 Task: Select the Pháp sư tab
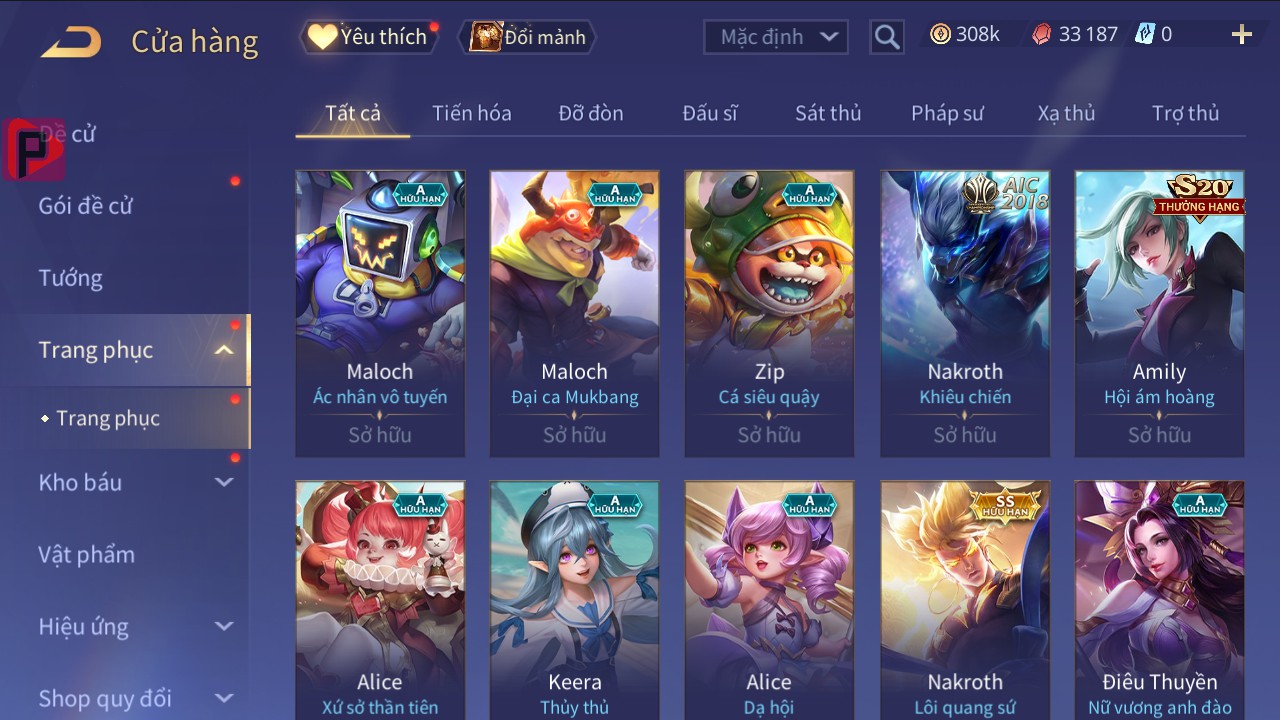click(x=947, y=113)
